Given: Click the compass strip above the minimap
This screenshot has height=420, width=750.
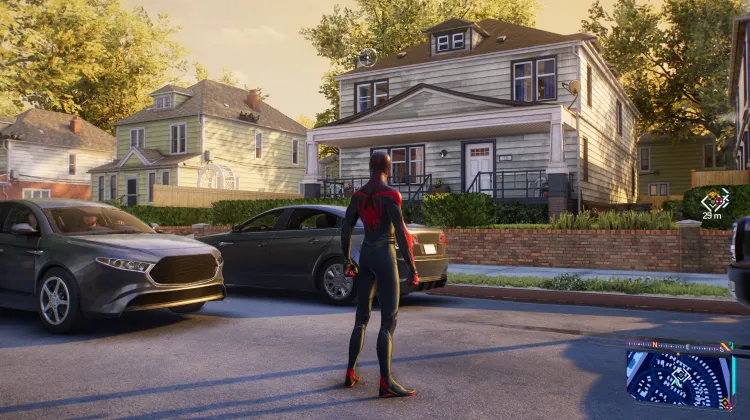Looking at the screenshot, I should pos(679,346).
